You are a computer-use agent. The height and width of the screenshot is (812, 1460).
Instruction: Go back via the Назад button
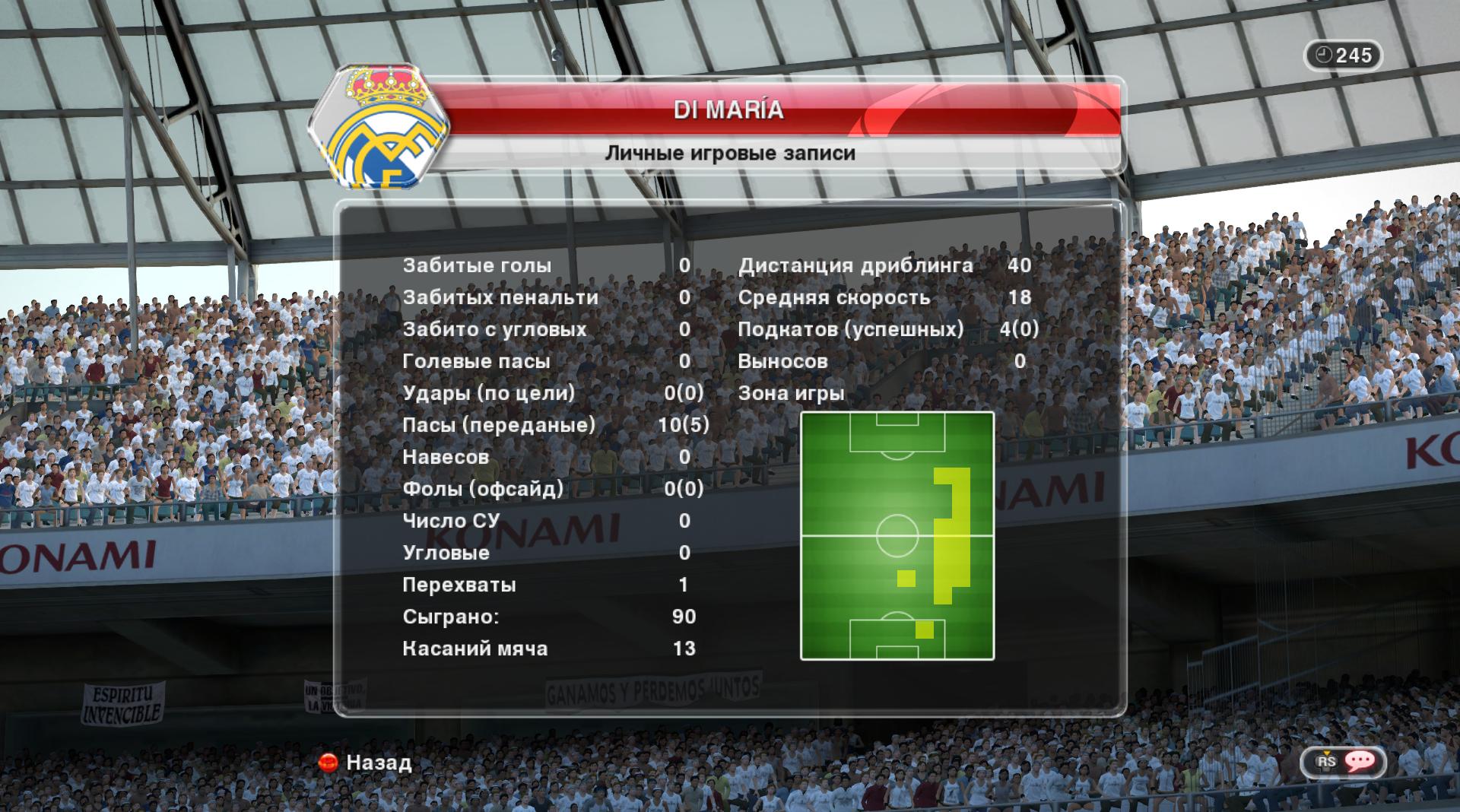pyautogui.click(x=367, y=763)
